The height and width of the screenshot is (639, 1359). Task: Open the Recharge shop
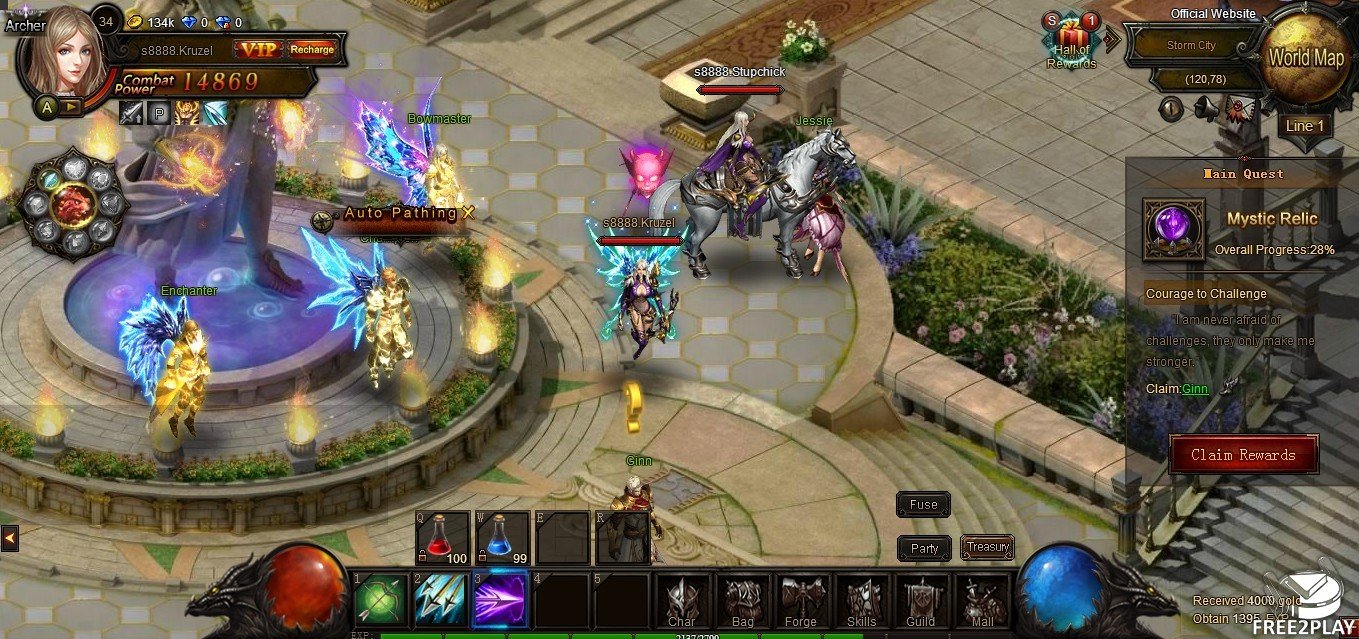pyautogui.click(x=311, y=49)
